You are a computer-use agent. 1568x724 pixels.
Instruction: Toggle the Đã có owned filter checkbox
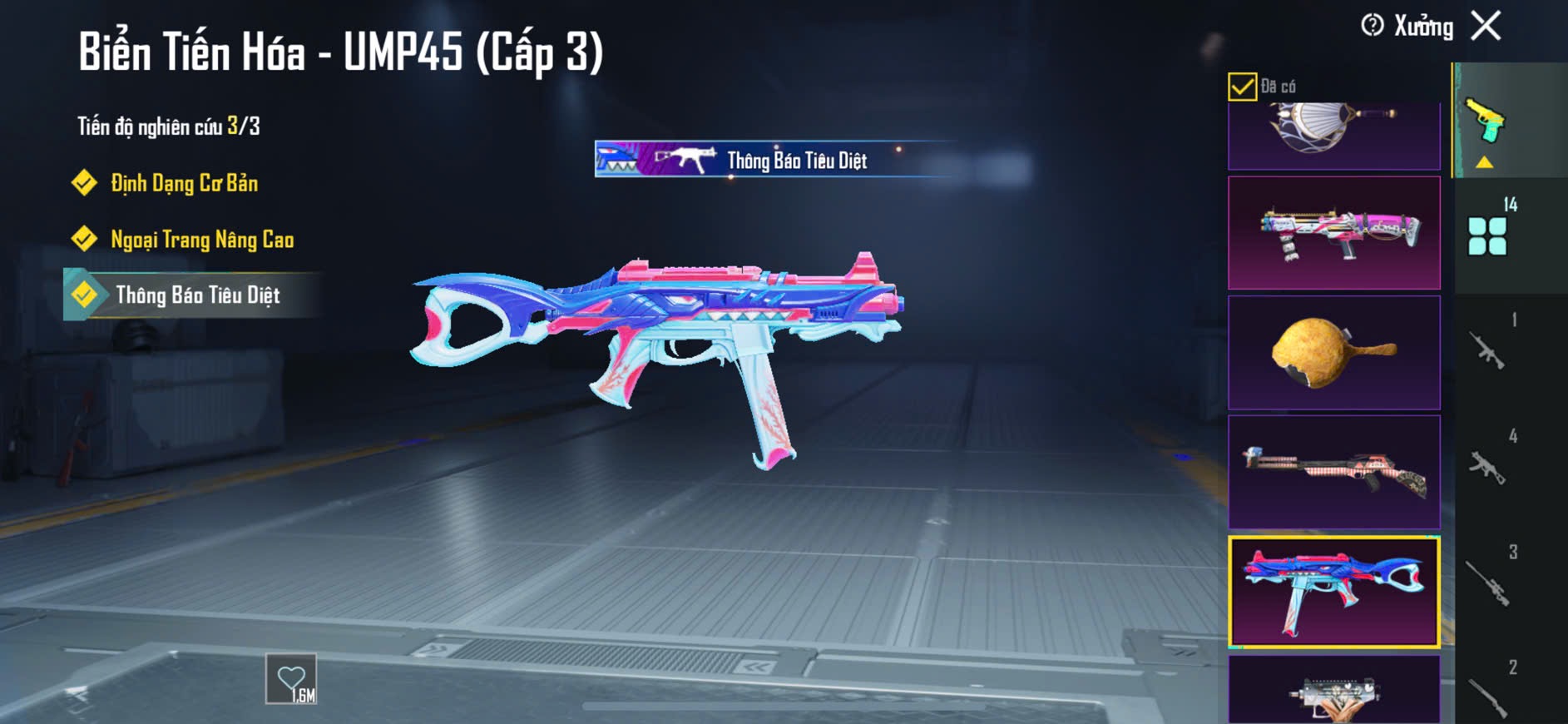pos(1242,87)
